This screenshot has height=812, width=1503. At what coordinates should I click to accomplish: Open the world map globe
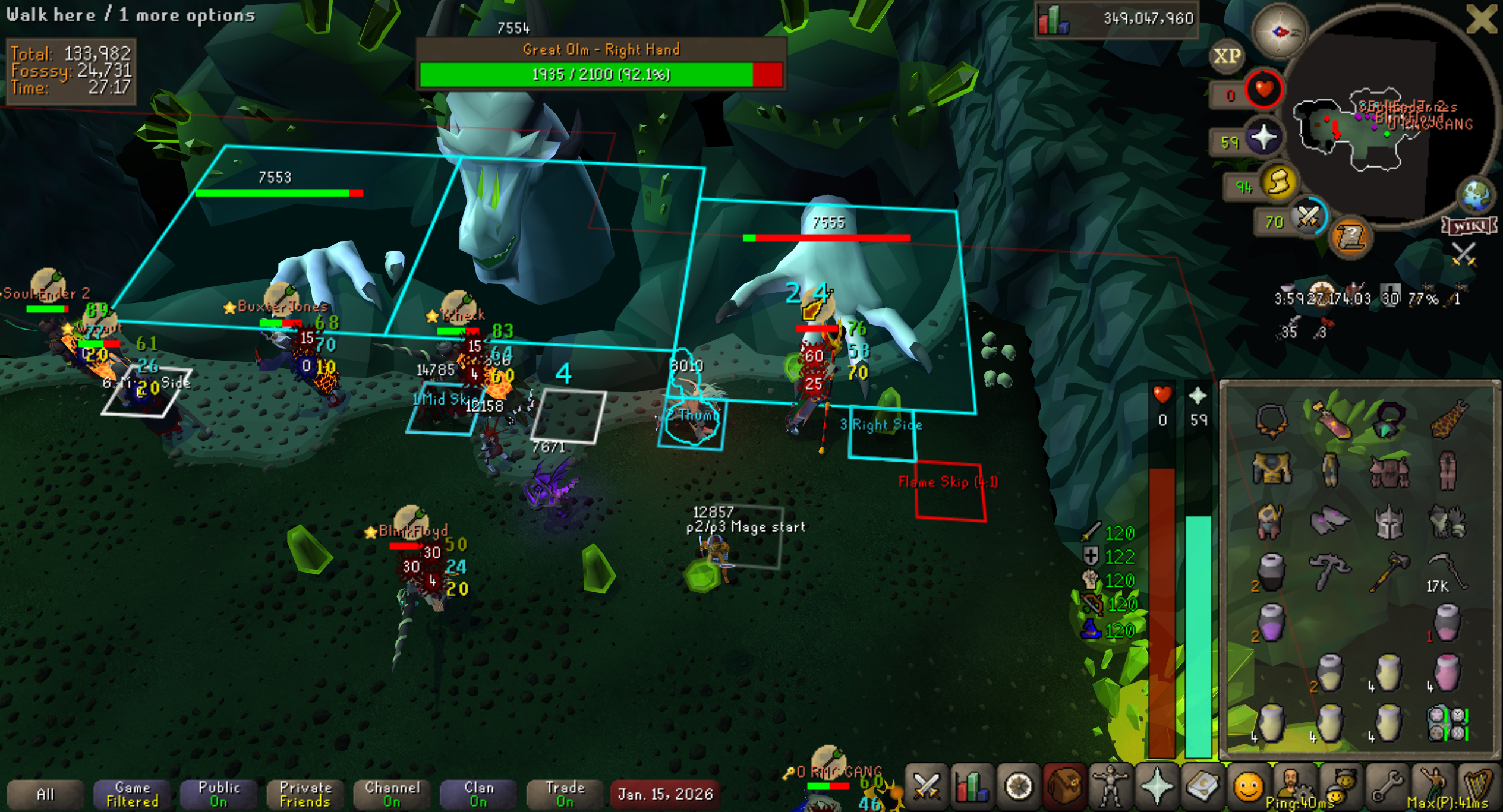1476,195
